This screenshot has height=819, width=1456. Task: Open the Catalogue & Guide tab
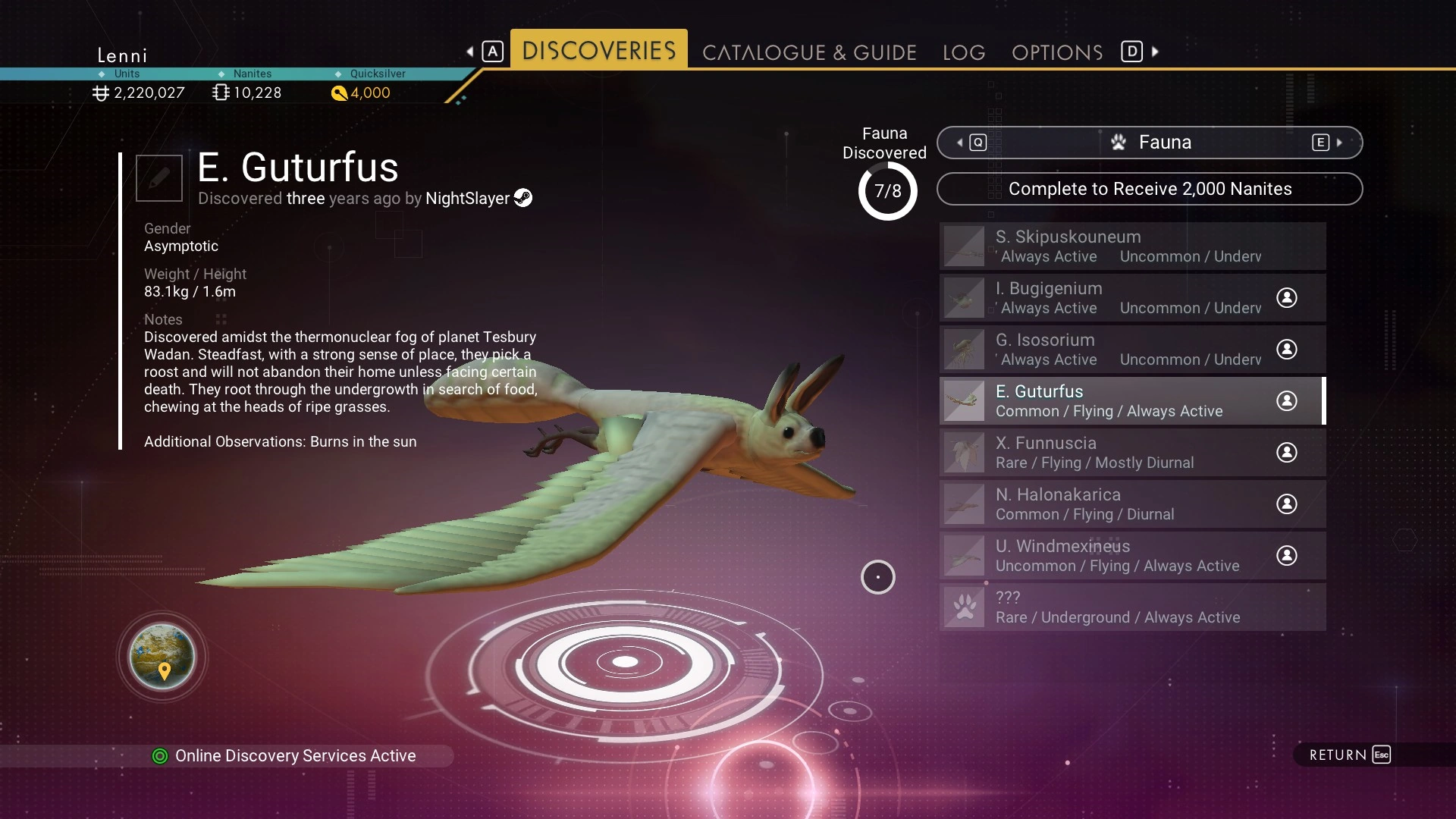(x=809, y=52)
